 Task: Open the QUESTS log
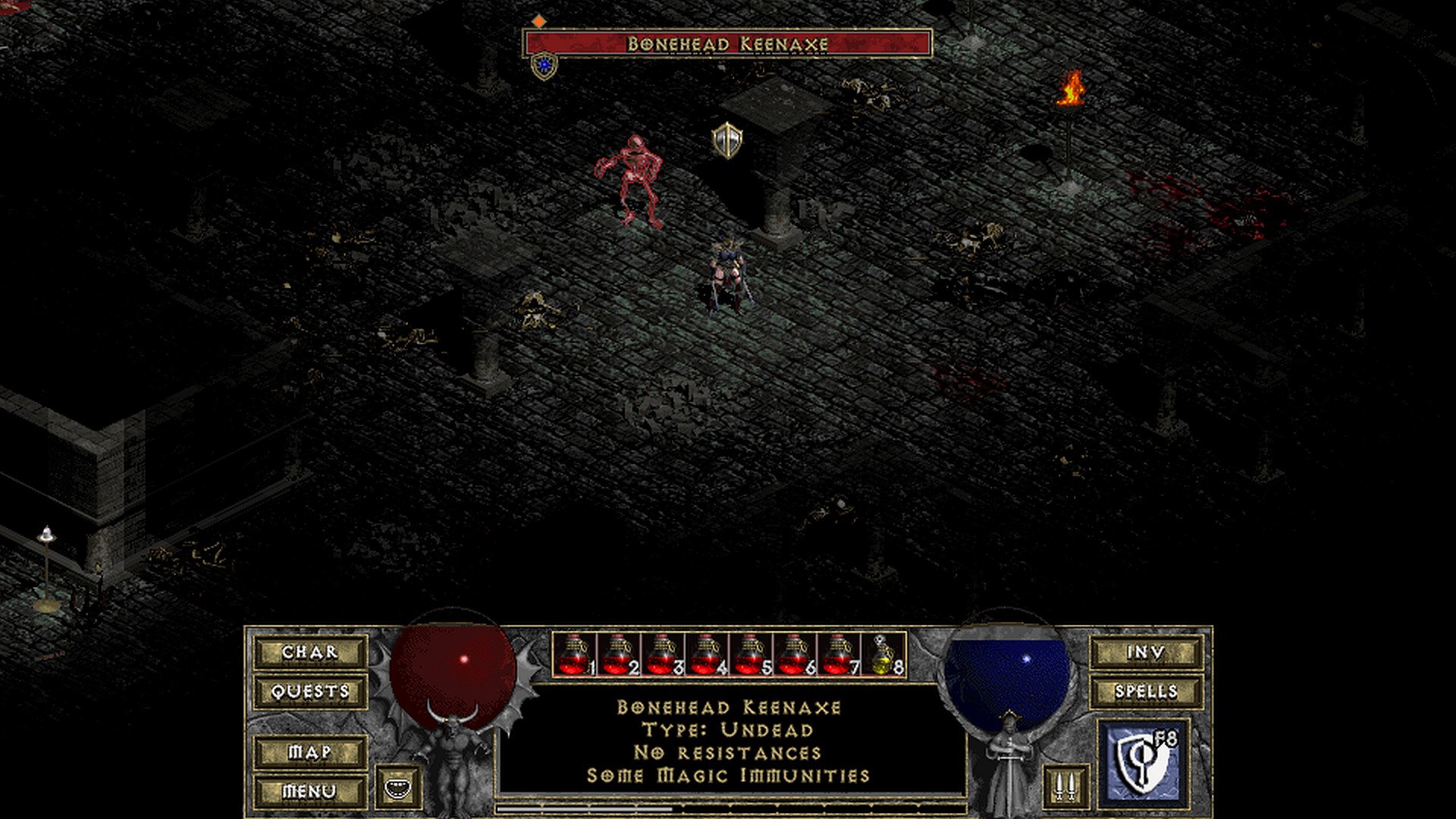point(310,692)
